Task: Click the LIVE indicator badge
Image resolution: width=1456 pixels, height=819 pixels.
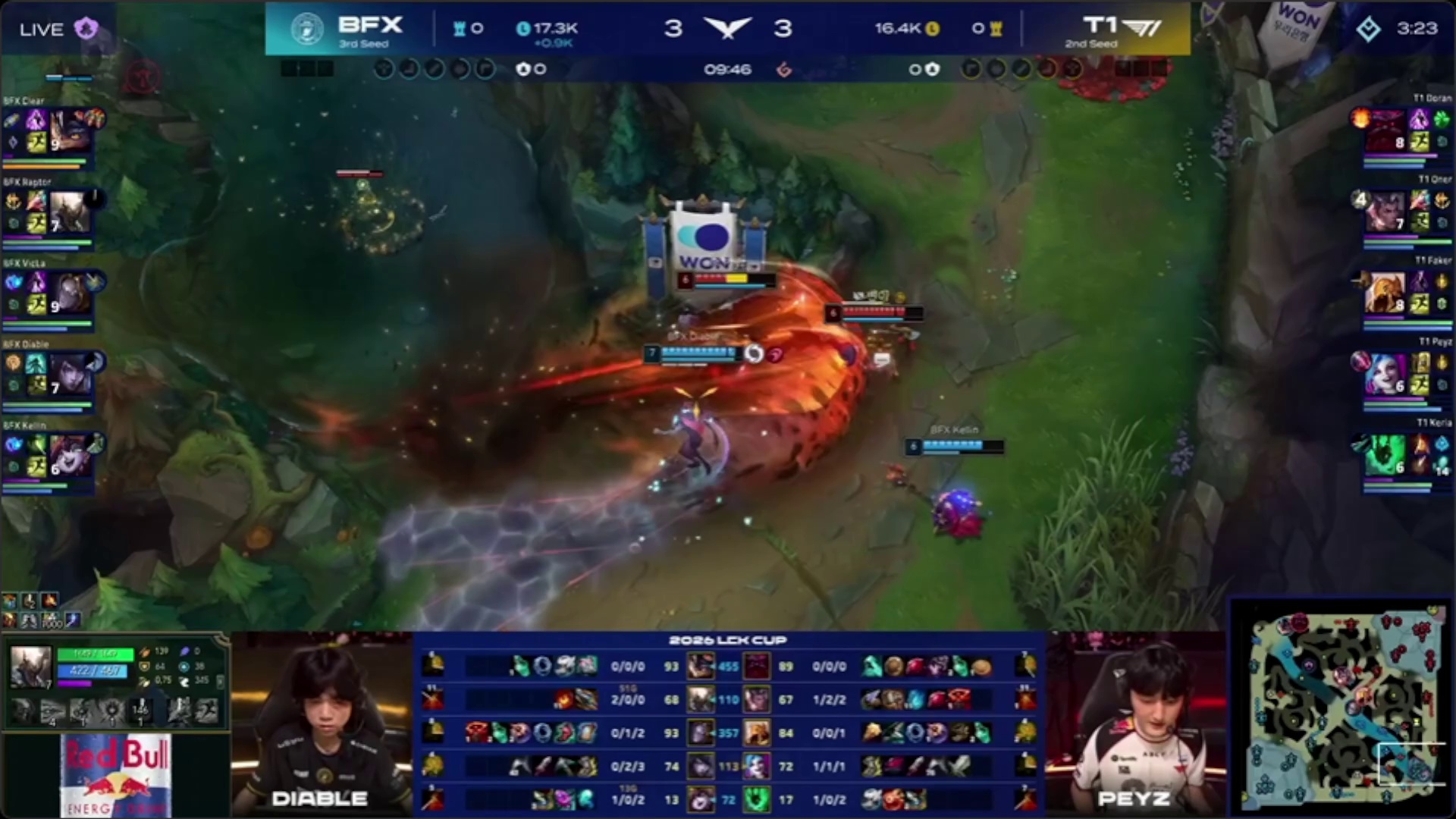Action: (42, 30)
